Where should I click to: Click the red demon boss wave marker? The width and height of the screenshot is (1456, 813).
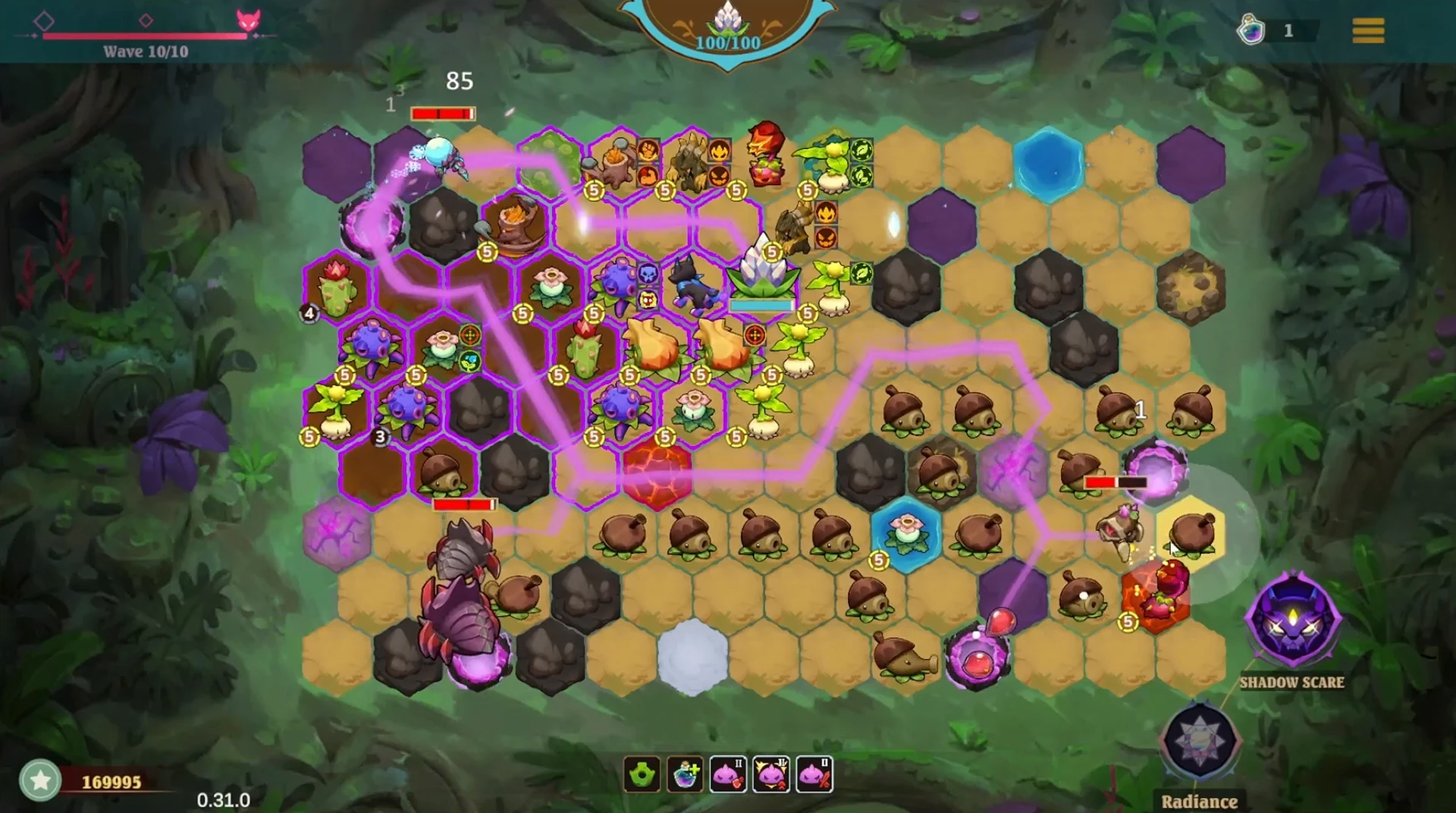pyautogui.click(x=248, y=20)
